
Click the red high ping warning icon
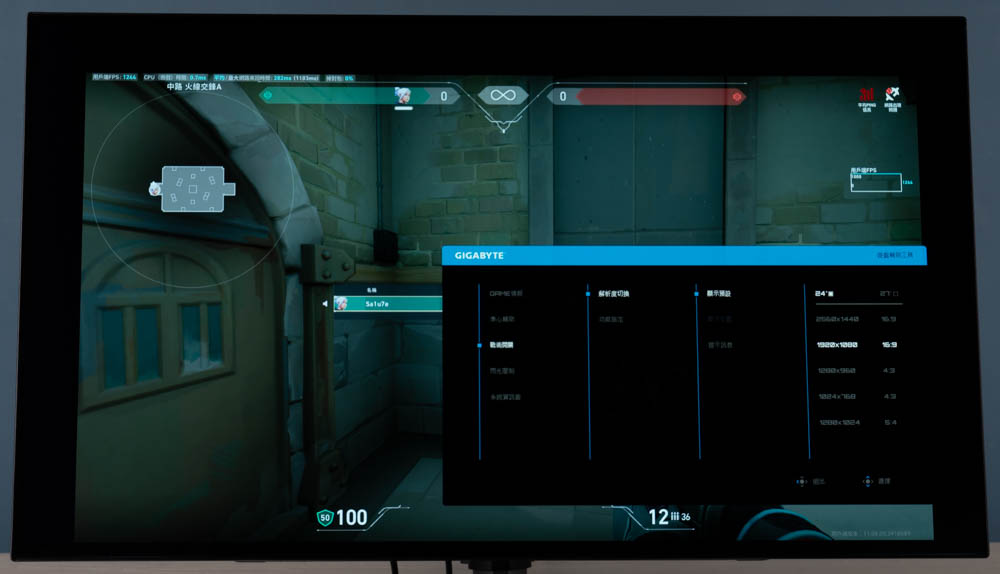(867, 95)
